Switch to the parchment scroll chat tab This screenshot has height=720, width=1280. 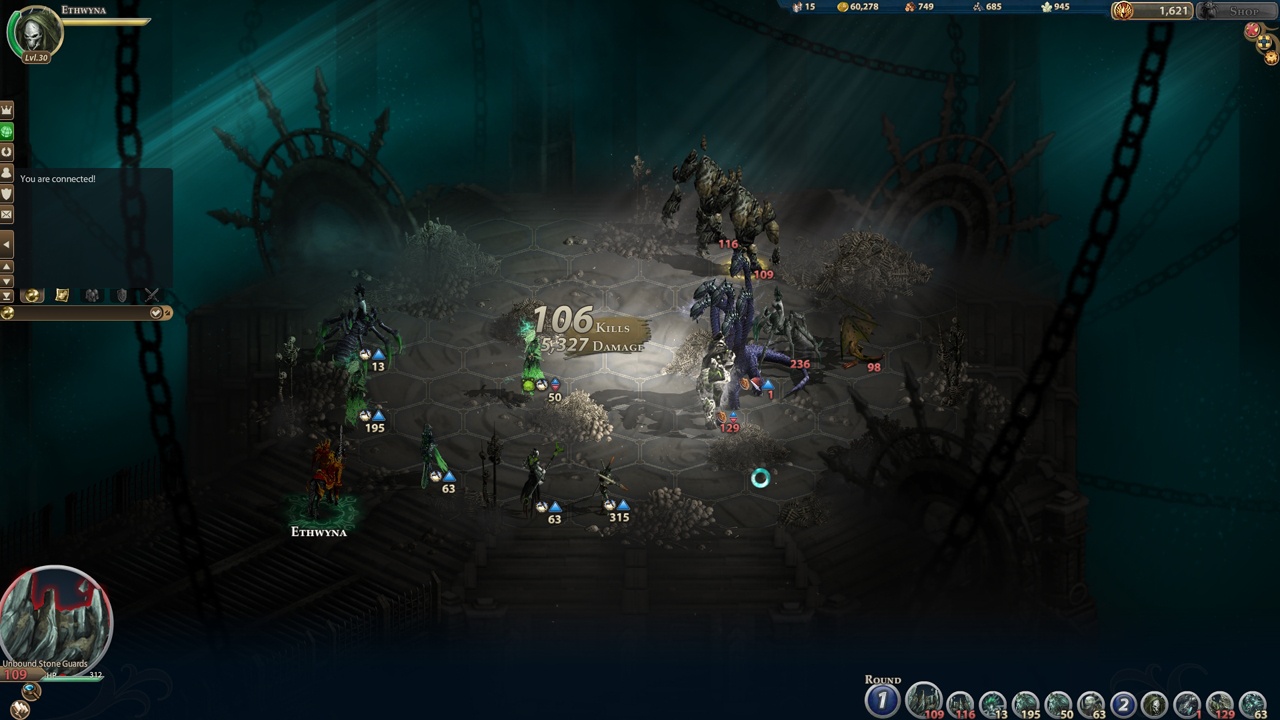62,295
